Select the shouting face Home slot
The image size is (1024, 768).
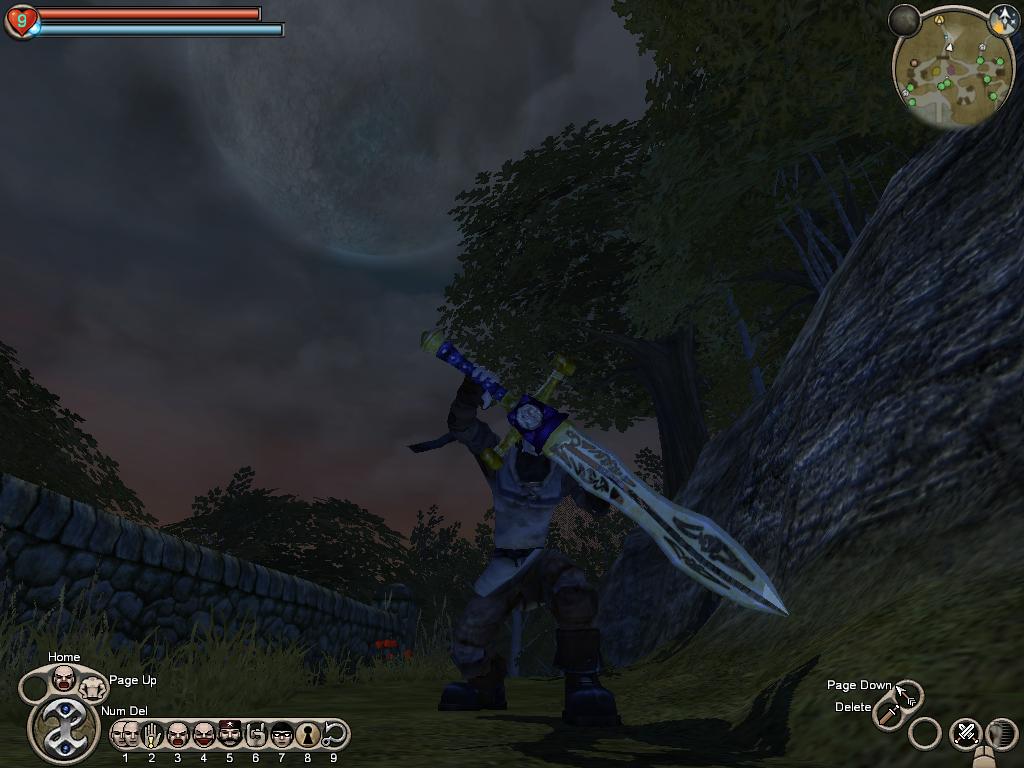coord(64,678)
